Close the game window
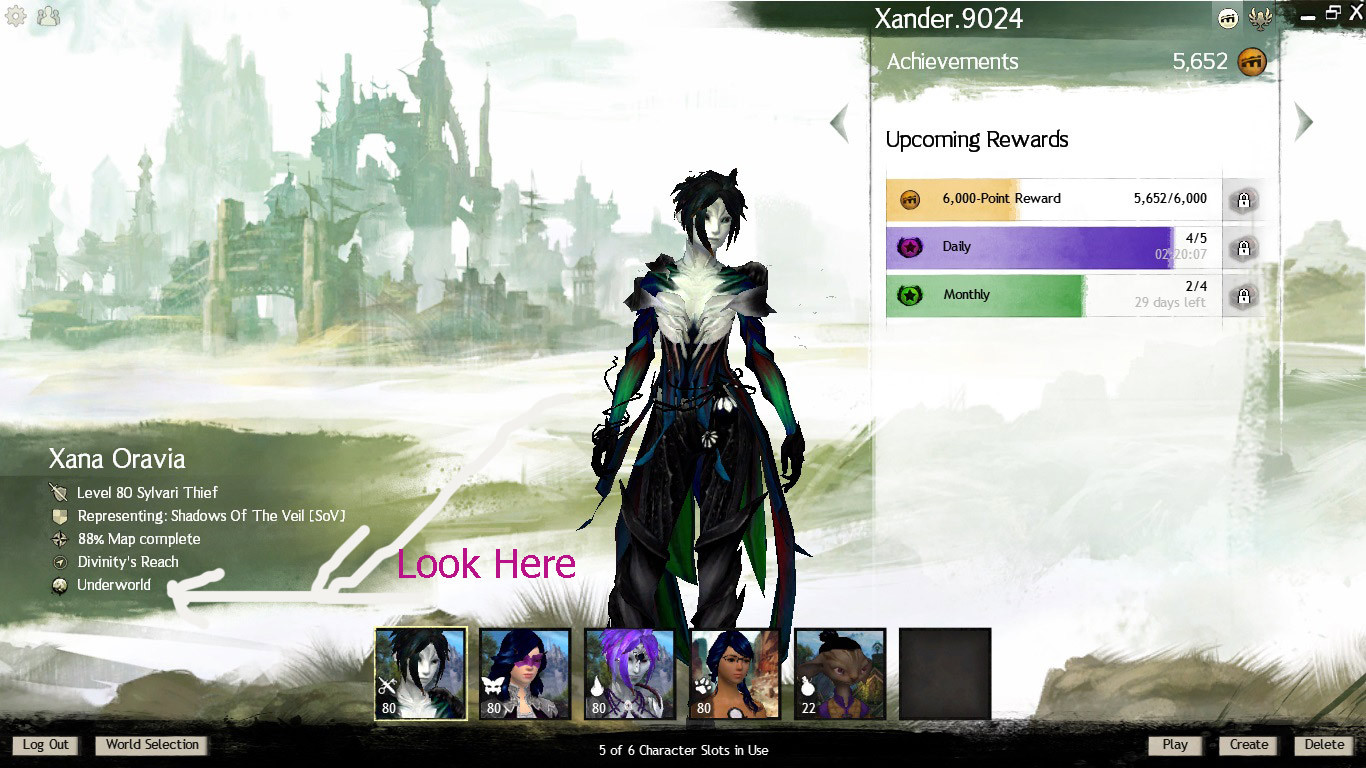Image resolution: width=1366 pixels, height=768 pixels. coord(1355,12)
